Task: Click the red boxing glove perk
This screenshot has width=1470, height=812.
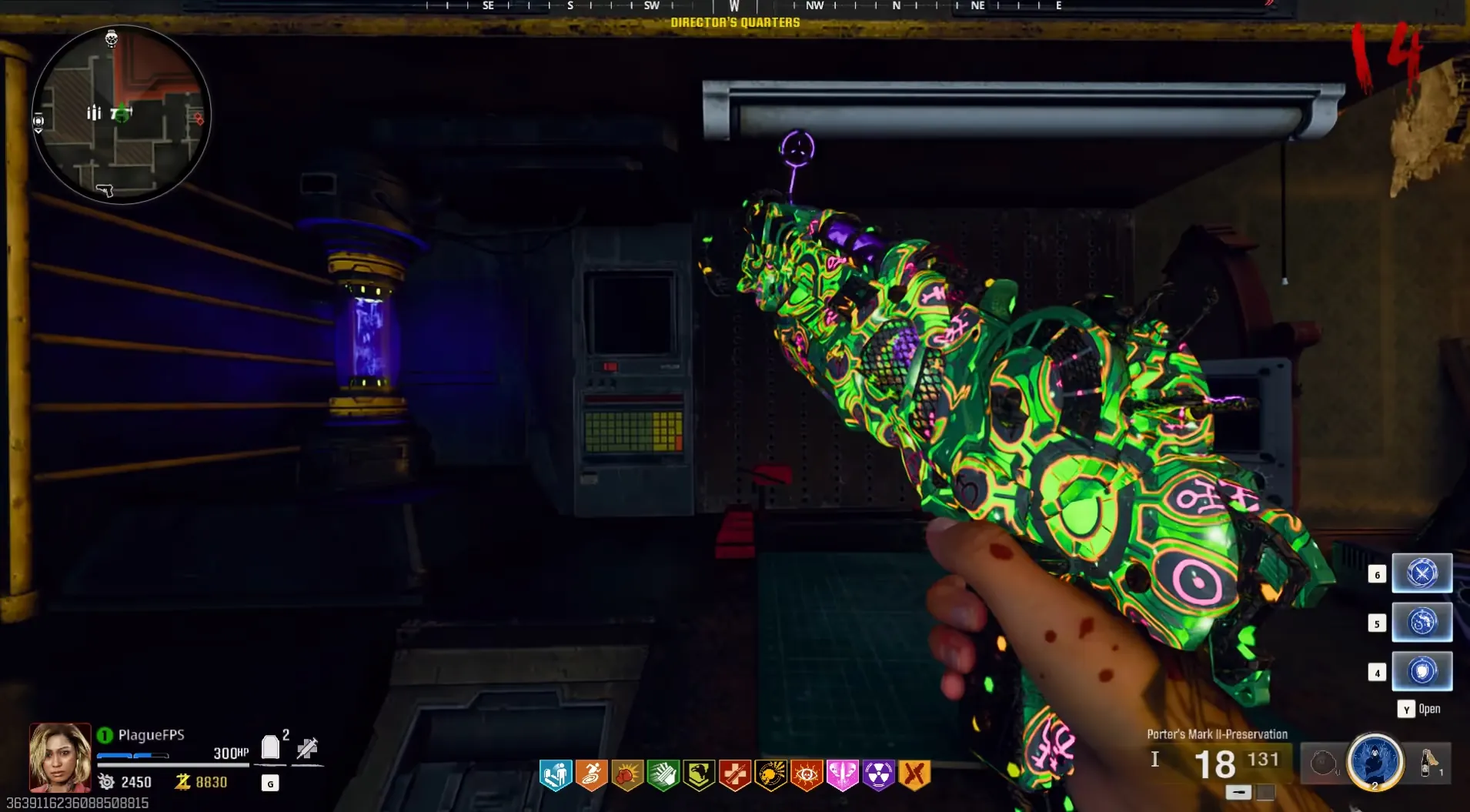Action: click(627, 775)
